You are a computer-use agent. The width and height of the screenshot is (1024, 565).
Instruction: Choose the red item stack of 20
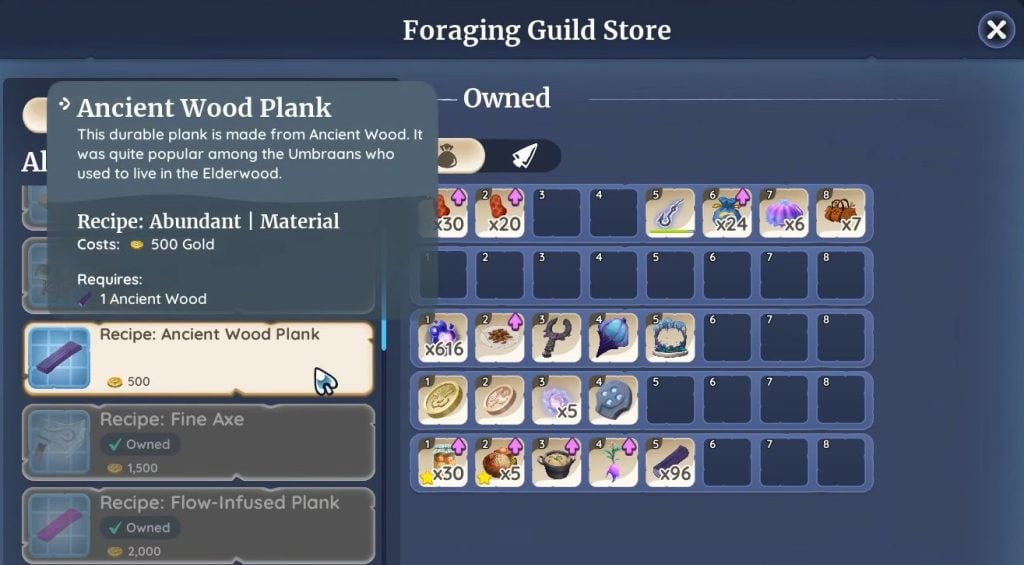(x=501, y=212)
